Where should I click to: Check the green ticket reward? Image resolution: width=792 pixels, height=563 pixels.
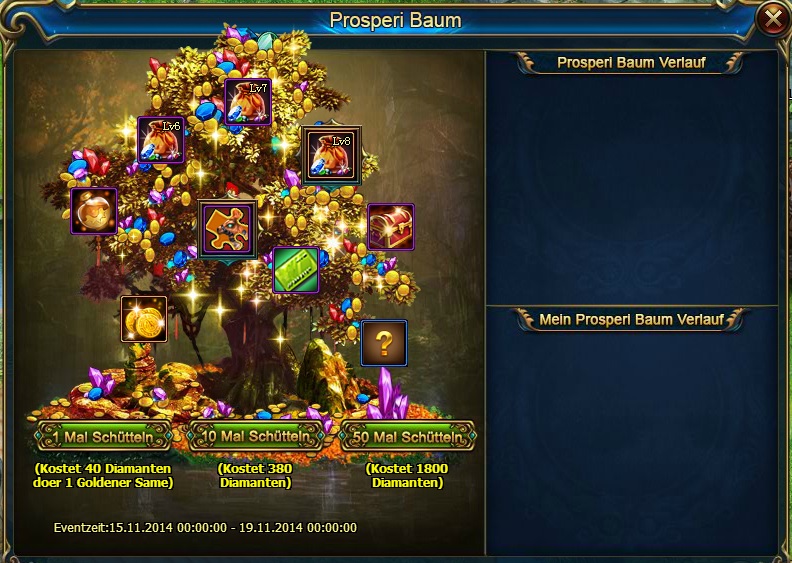coord(296,270)
